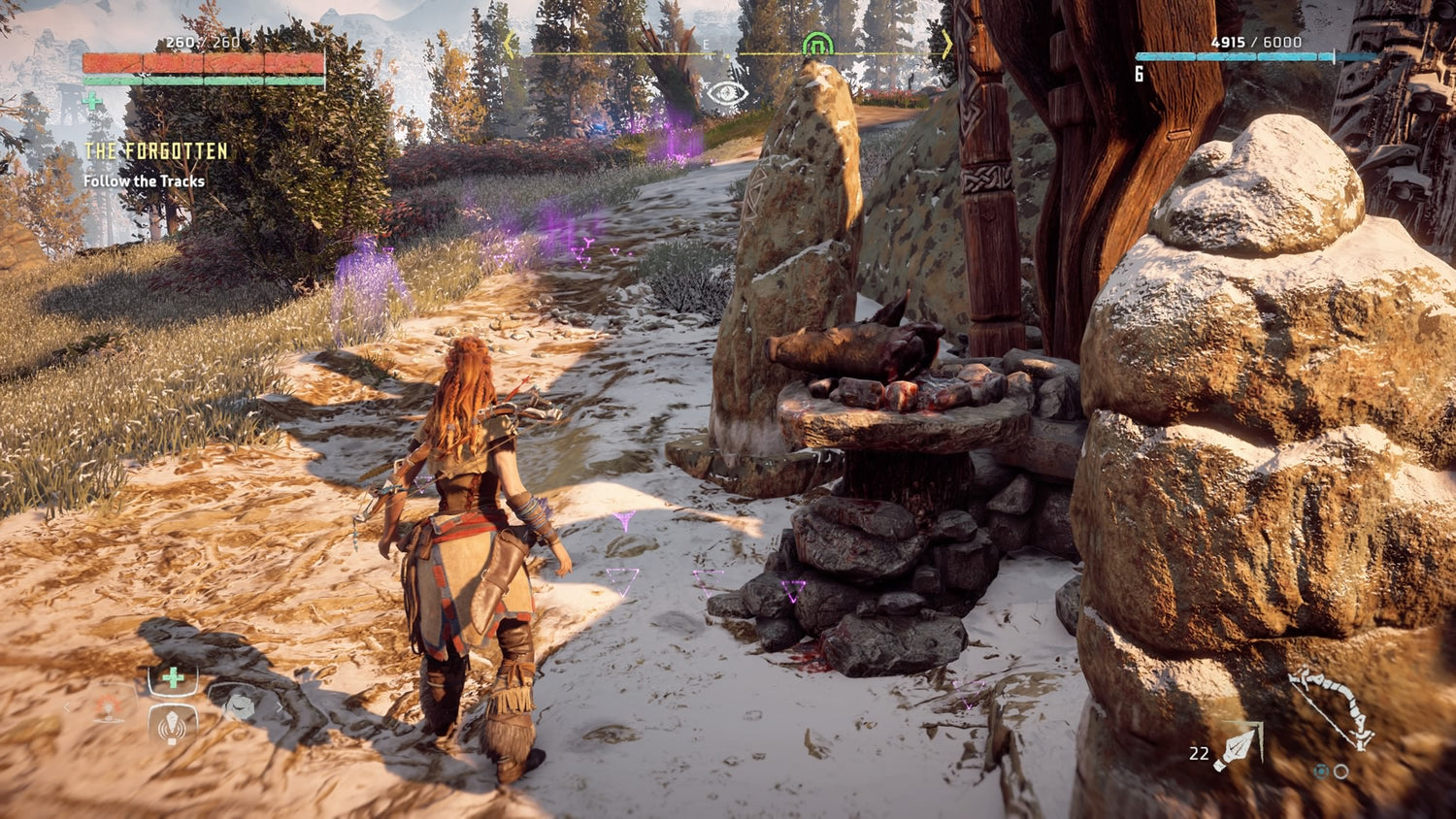Select the red trap item in the tool wheel
The width and height of the screenshot is (1456, 819).
click(110, 707)
